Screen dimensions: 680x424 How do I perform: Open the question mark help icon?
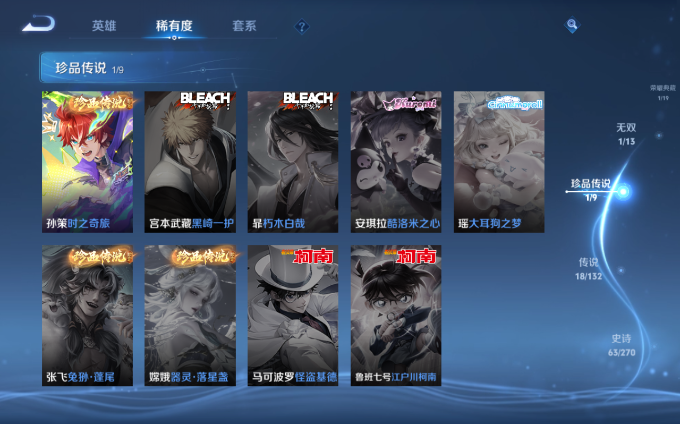tap(301, 27)
